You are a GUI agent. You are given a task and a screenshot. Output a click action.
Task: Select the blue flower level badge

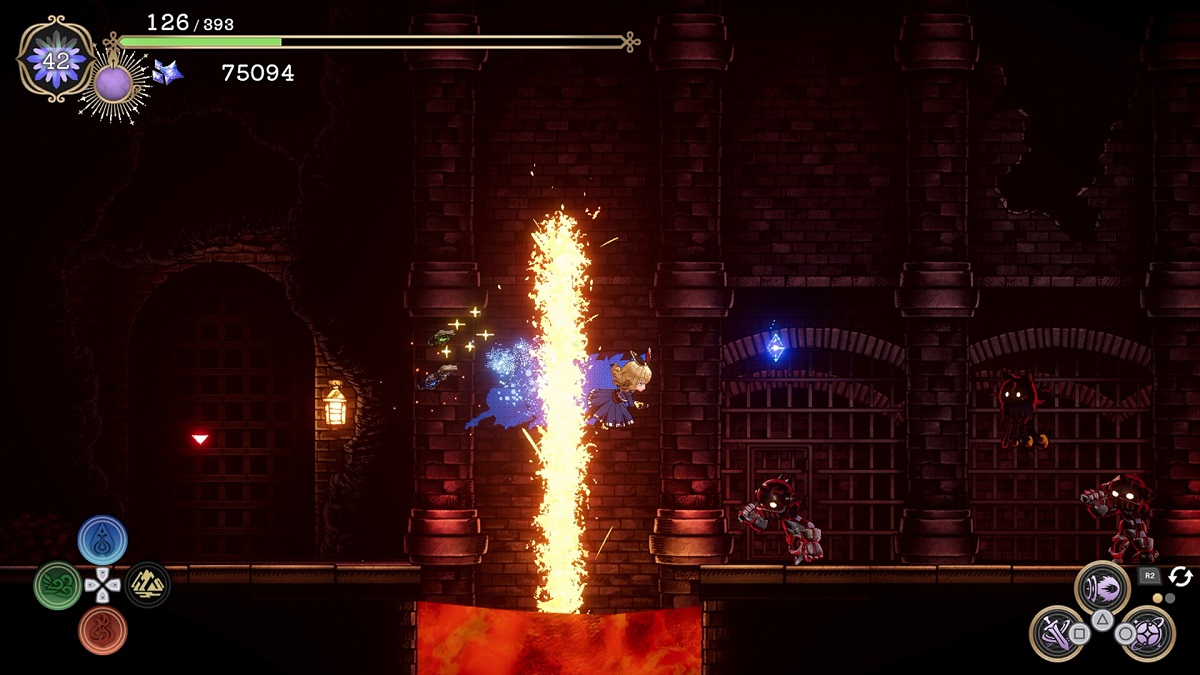pyautogui.click(x=56, y=60)
